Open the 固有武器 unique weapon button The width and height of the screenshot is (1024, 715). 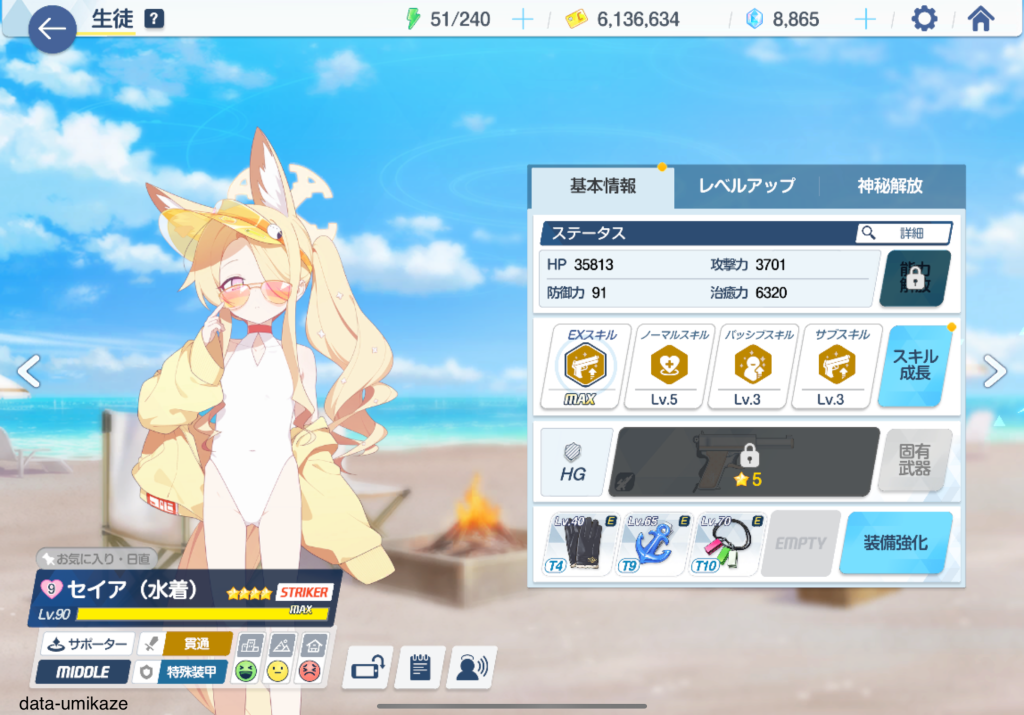click(x=914, y=460)
